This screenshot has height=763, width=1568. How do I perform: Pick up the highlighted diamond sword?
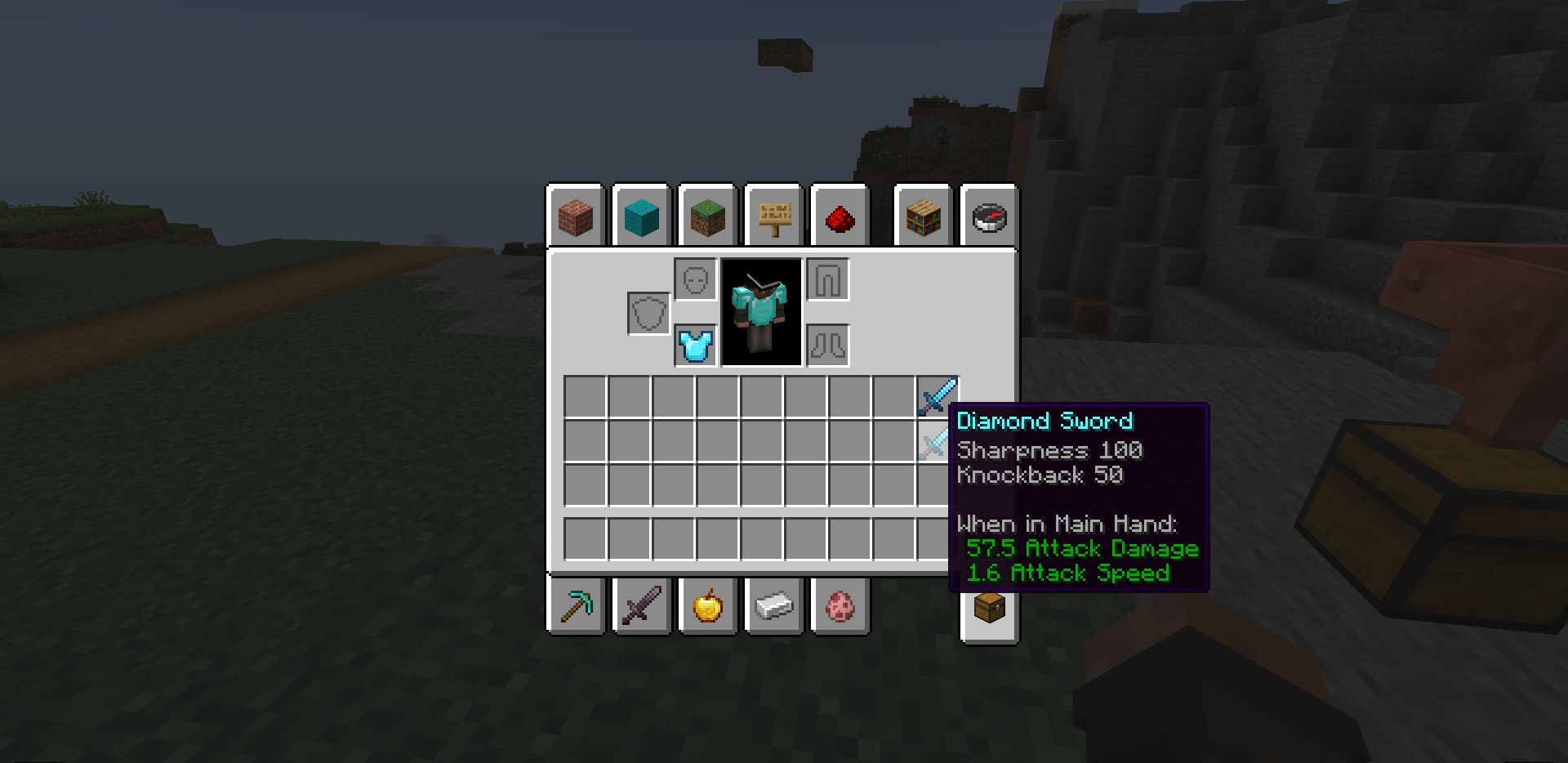click(x=937, y=441)
